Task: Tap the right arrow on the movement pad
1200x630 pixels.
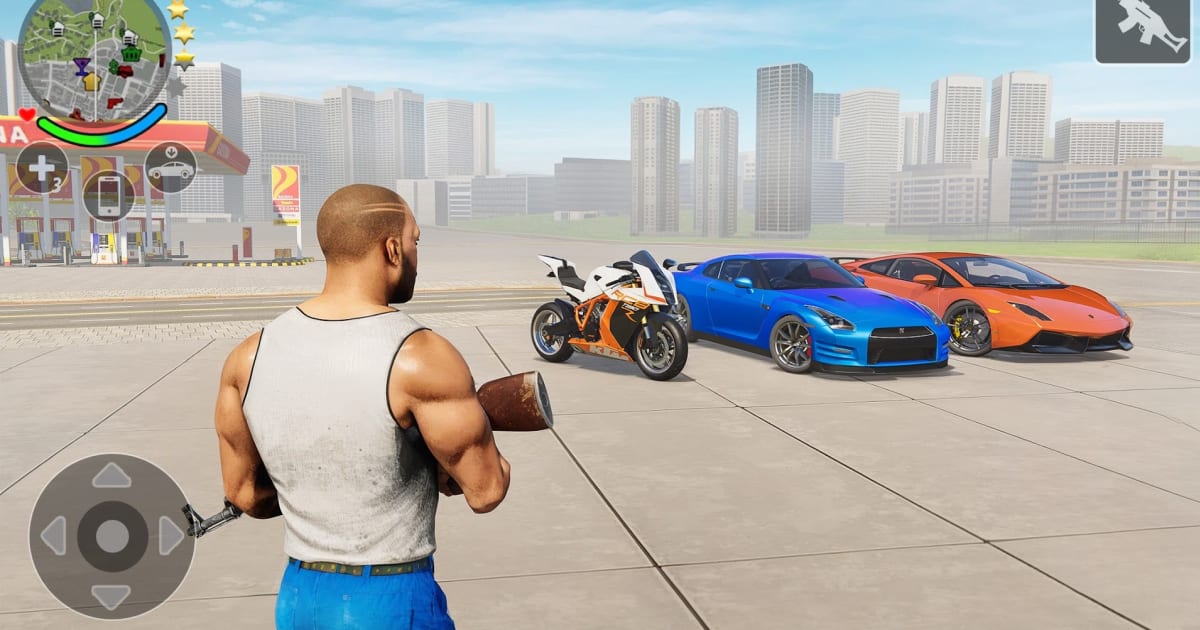Action: tap(170, 536)
